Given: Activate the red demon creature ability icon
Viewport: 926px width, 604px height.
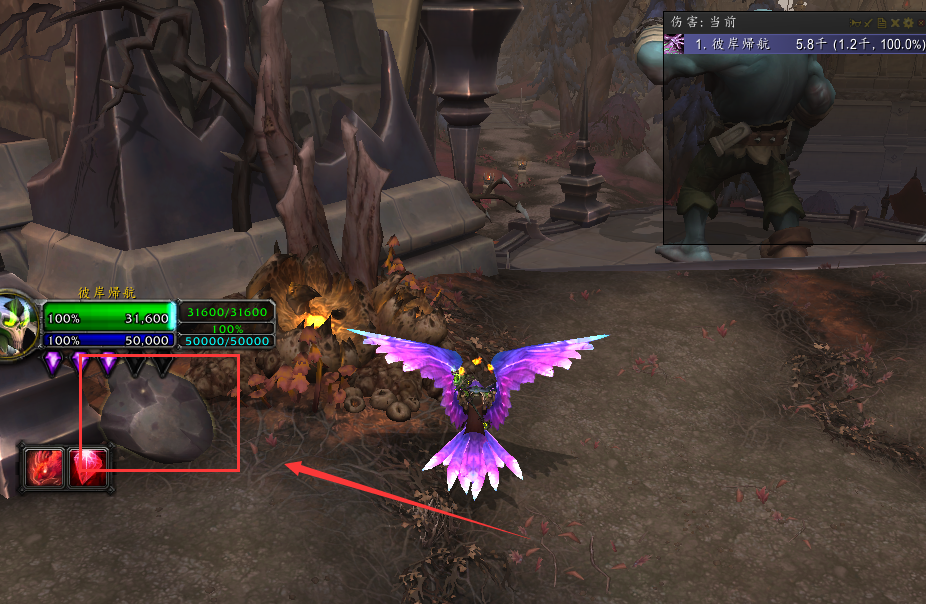Looking at the screenshot, I should (x=46, y=467).
